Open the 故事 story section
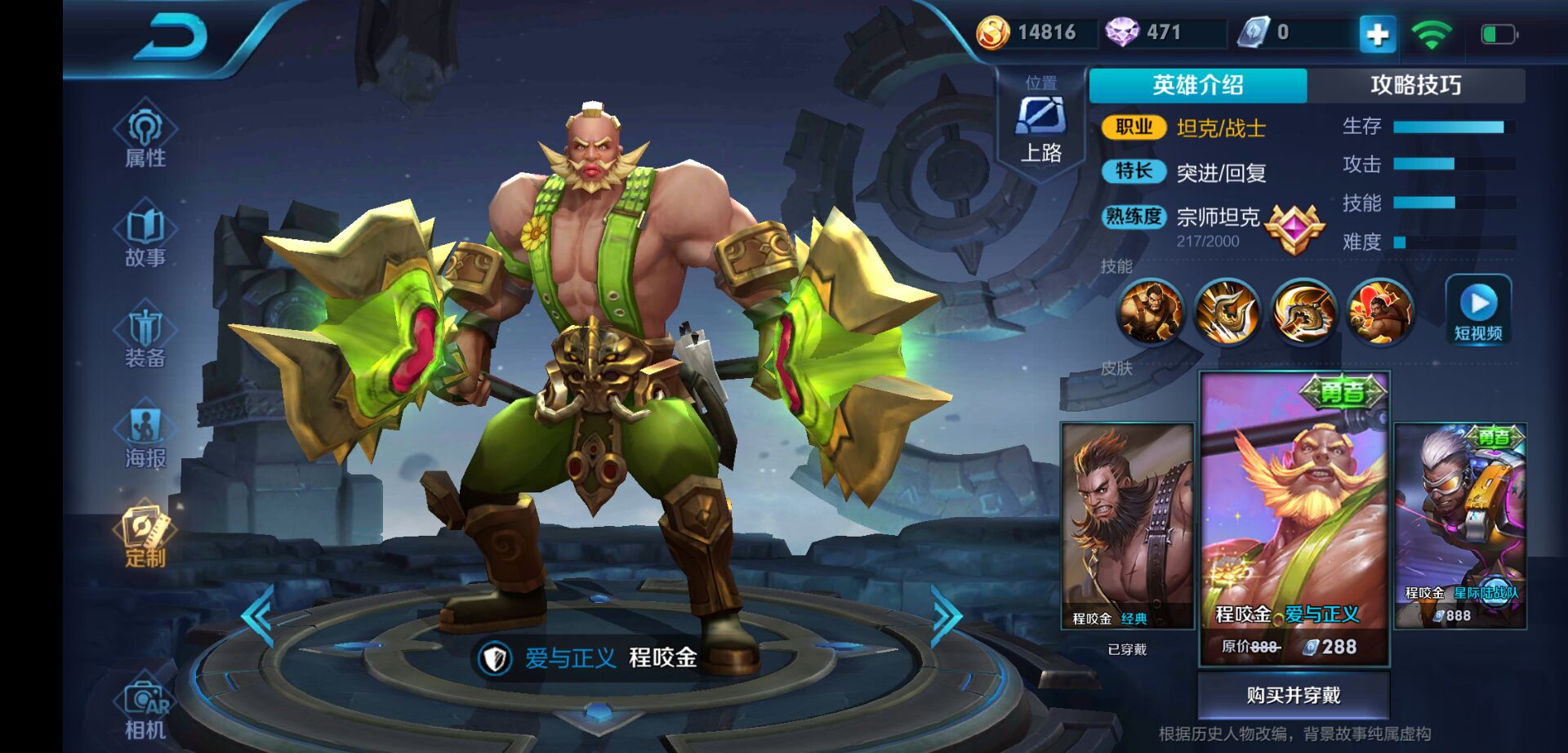 point(145,236)
